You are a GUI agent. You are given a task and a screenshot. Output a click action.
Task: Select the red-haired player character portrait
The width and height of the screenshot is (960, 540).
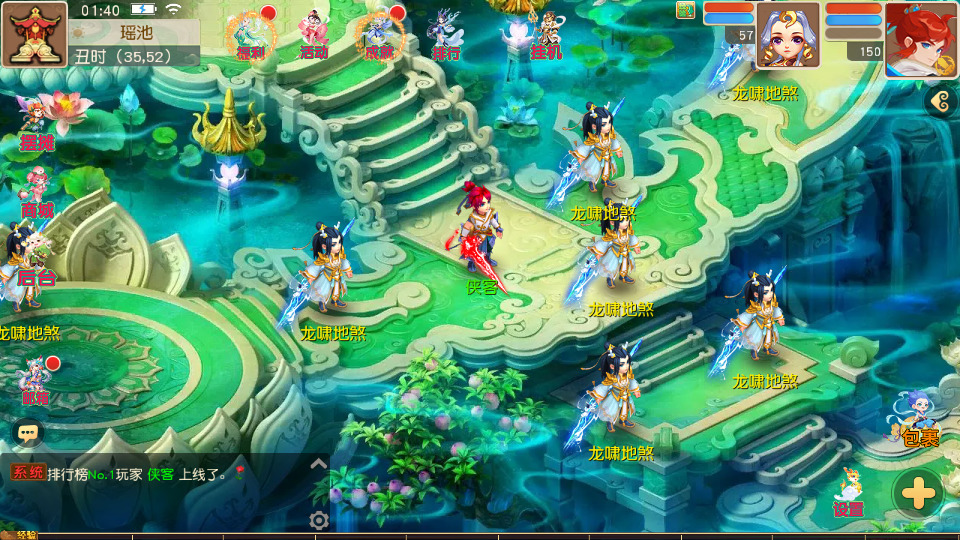[921, 38]
